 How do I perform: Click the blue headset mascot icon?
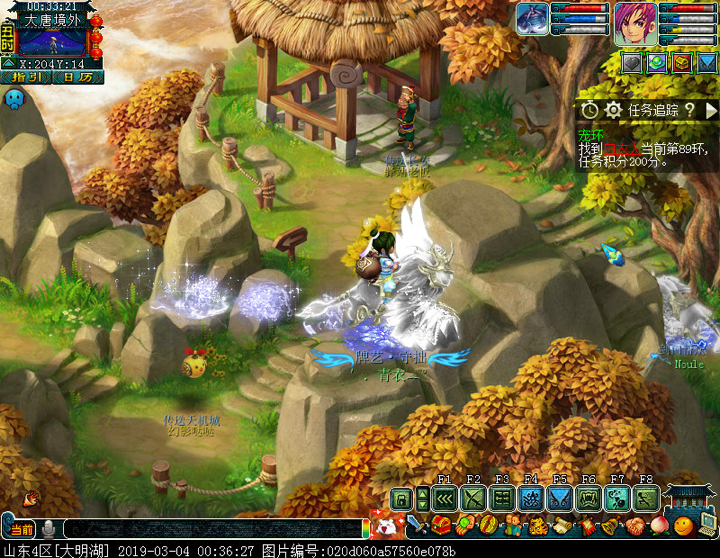[15, 99]
